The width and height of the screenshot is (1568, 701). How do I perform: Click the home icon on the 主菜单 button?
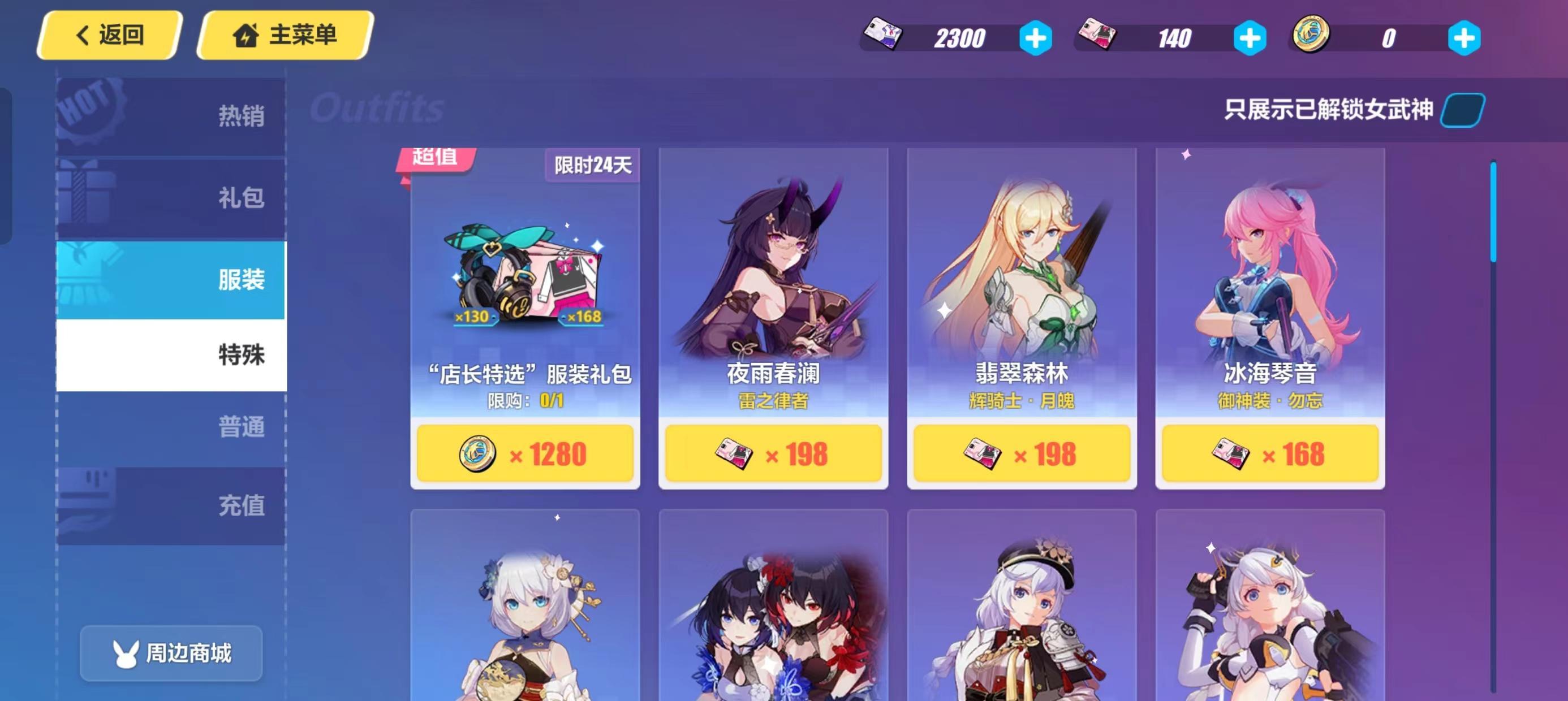point(249,34)
